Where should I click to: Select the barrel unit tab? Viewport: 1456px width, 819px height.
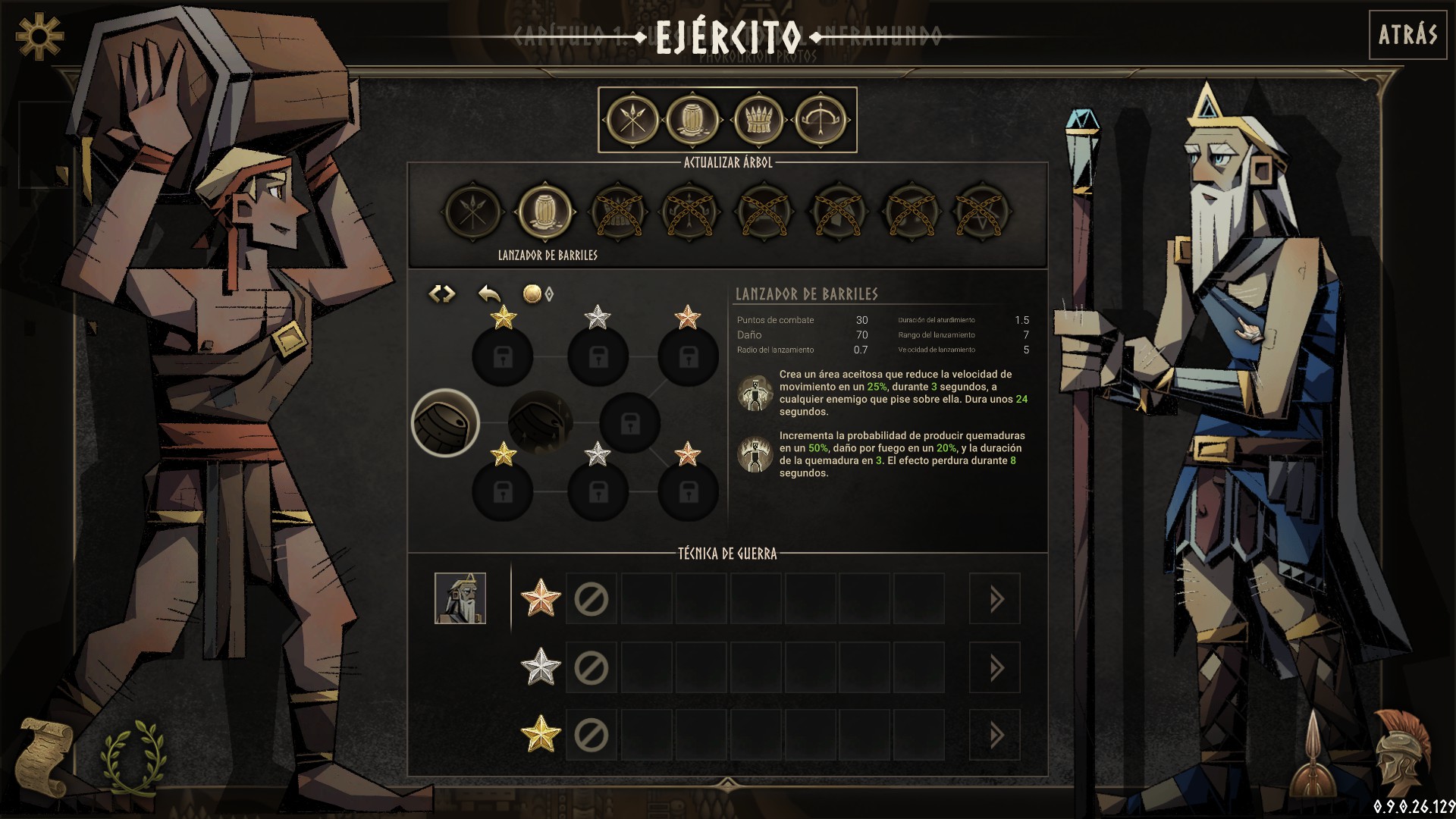(693, 120)
